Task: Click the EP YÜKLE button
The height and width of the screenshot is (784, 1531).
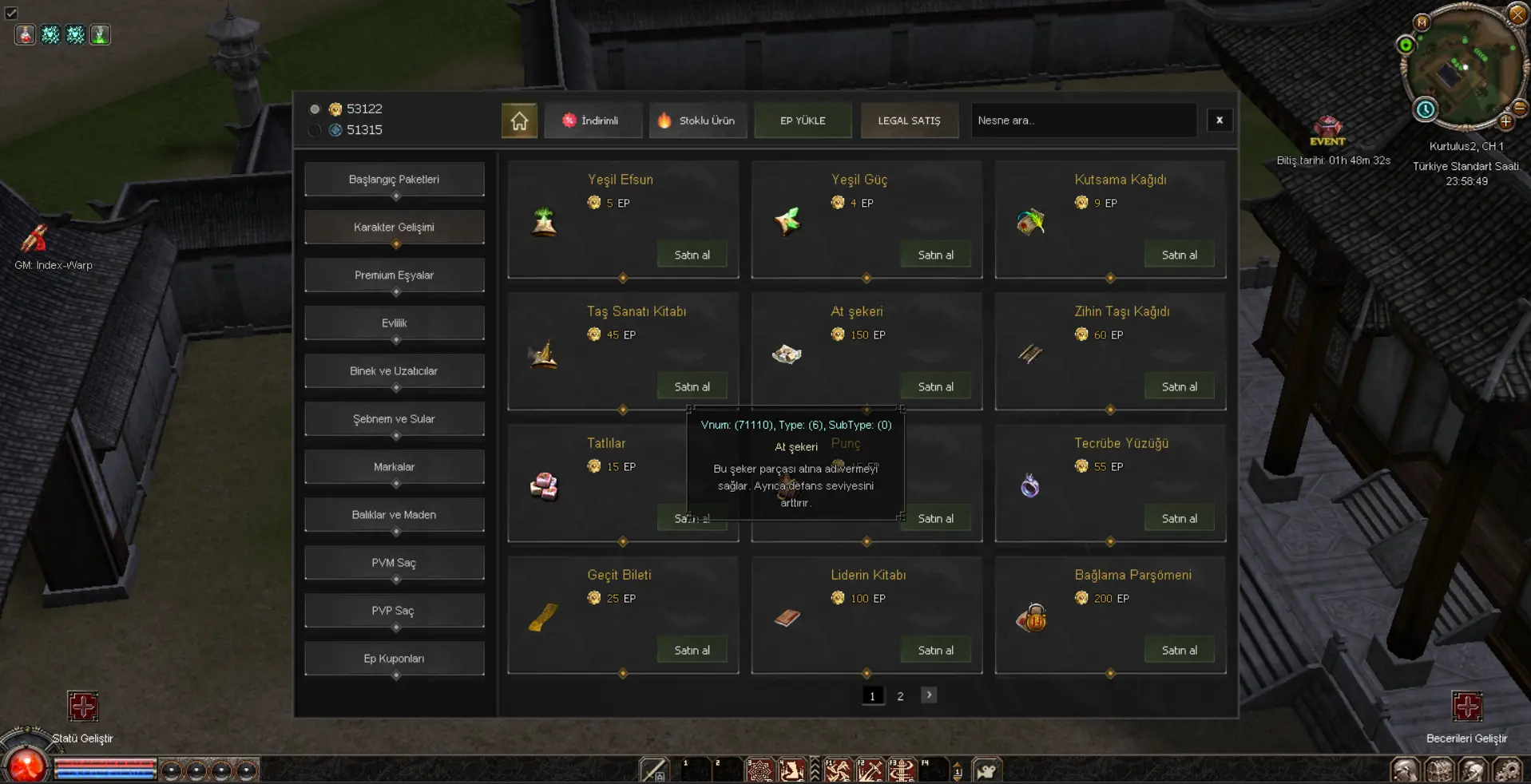Action: tap(803, 121)
